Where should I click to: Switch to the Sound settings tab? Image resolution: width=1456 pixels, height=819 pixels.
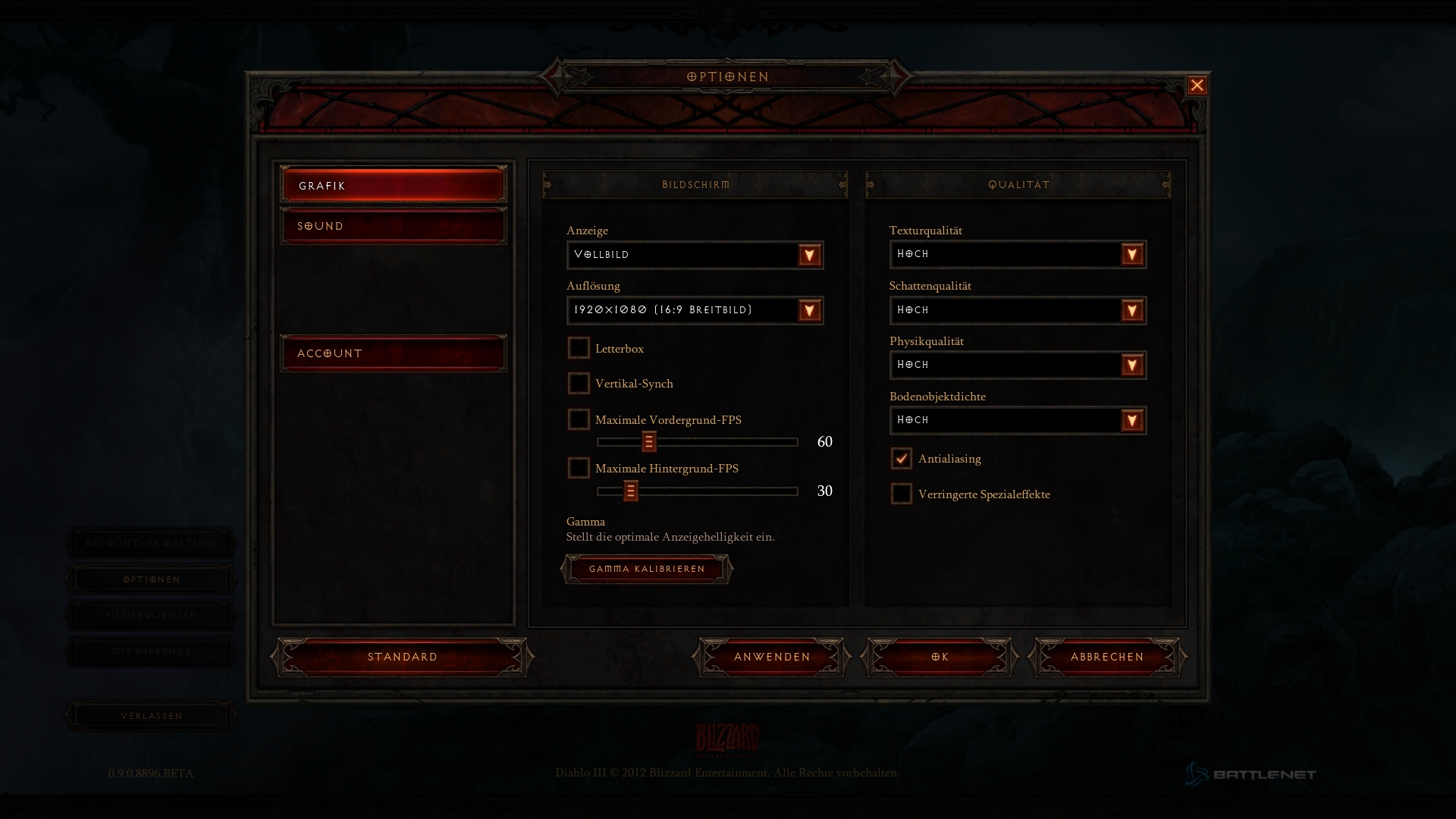(393, 226)
